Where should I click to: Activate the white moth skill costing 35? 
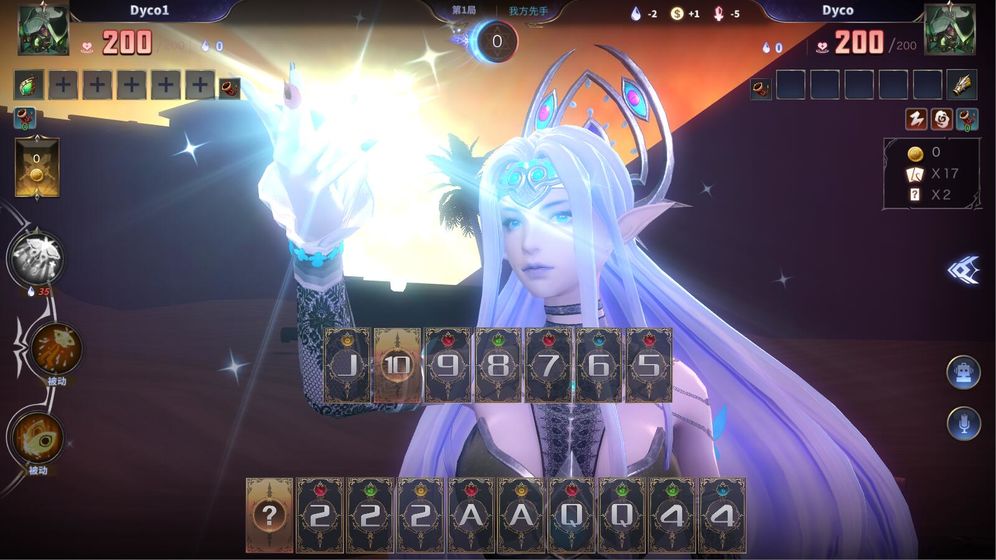click(36, 259)
